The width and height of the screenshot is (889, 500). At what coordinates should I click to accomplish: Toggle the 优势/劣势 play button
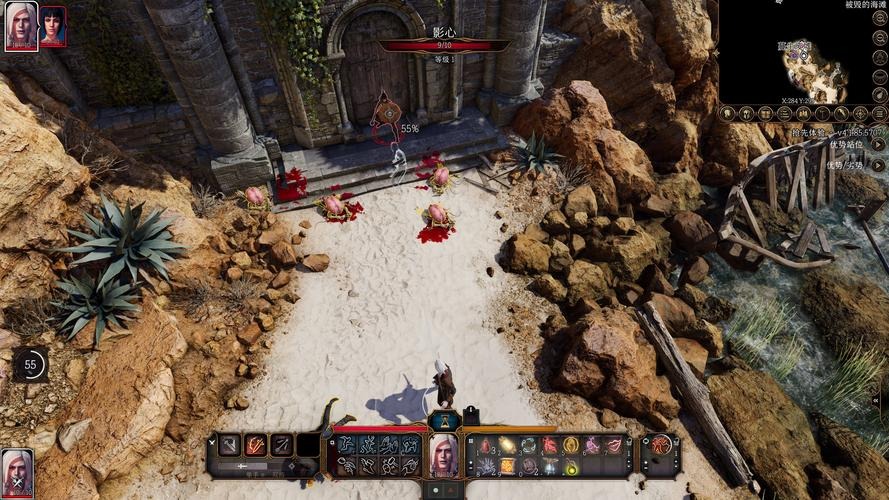[879, 164]
